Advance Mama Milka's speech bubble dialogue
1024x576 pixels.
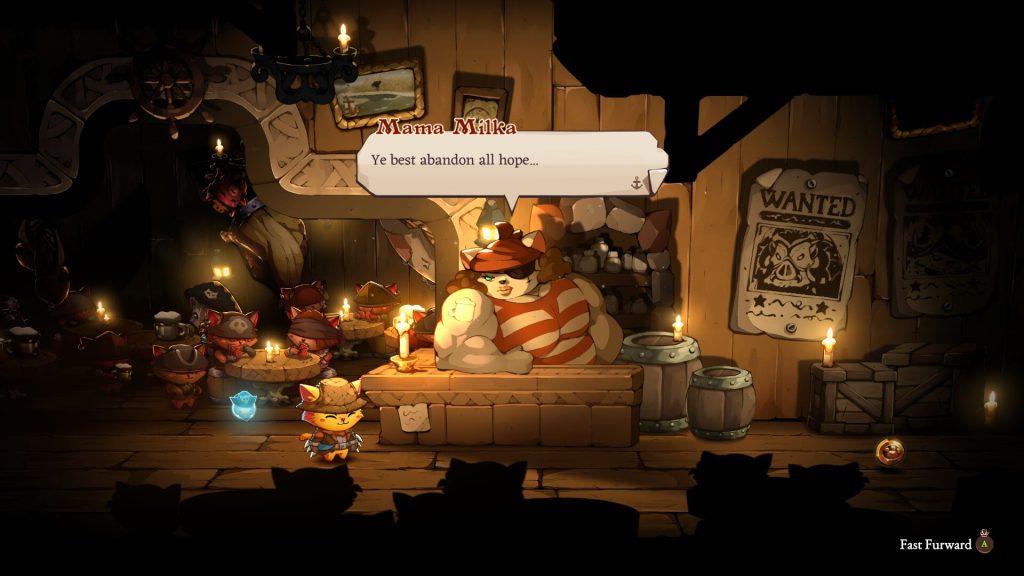510,163
